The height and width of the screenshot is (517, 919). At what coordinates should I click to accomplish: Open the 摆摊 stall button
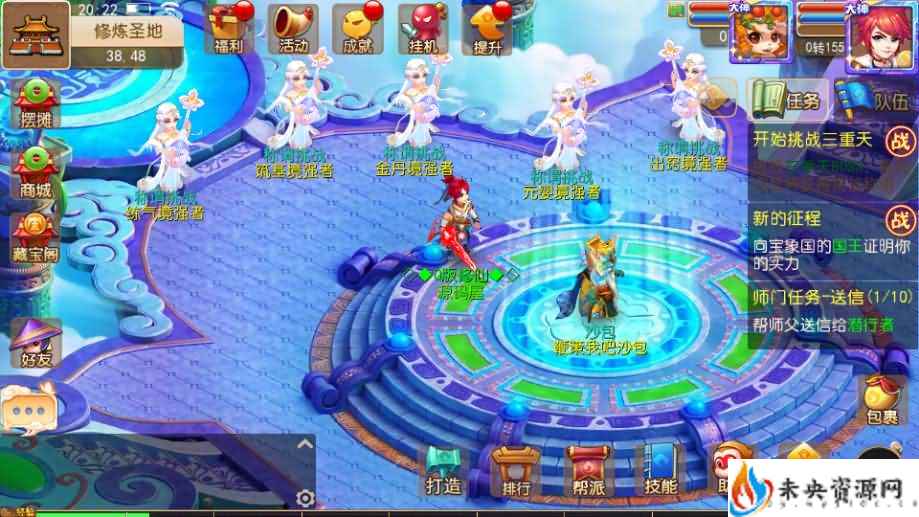[35, 98]
